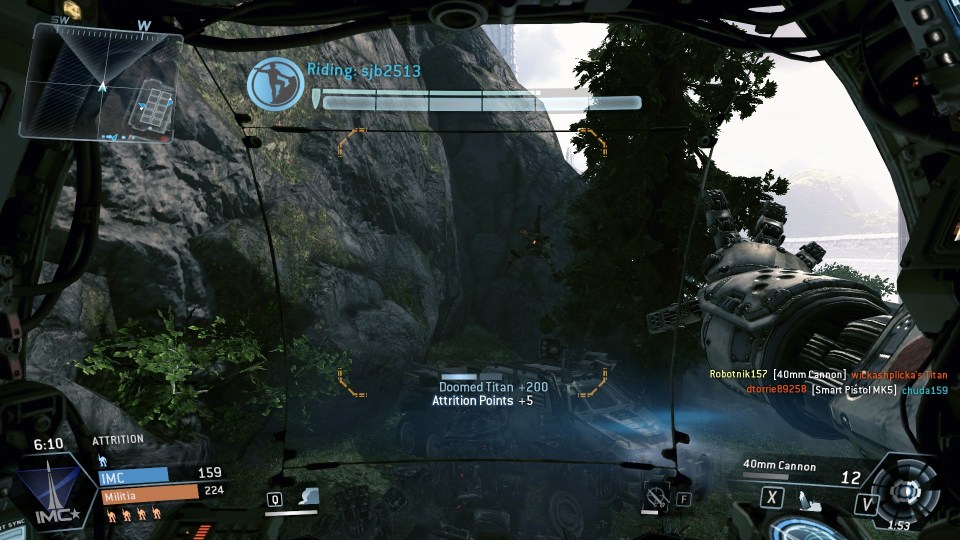This screenshot has width=960, height=540.
Task: Select the 40mm Cannon weapon label
Action: click(780, 466)
